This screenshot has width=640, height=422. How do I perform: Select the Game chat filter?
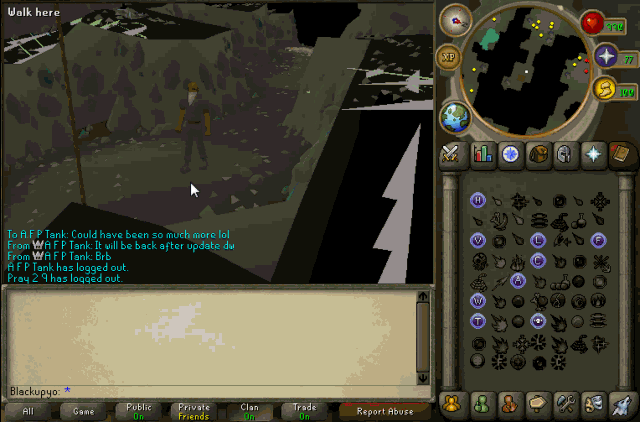pos(83,411)
